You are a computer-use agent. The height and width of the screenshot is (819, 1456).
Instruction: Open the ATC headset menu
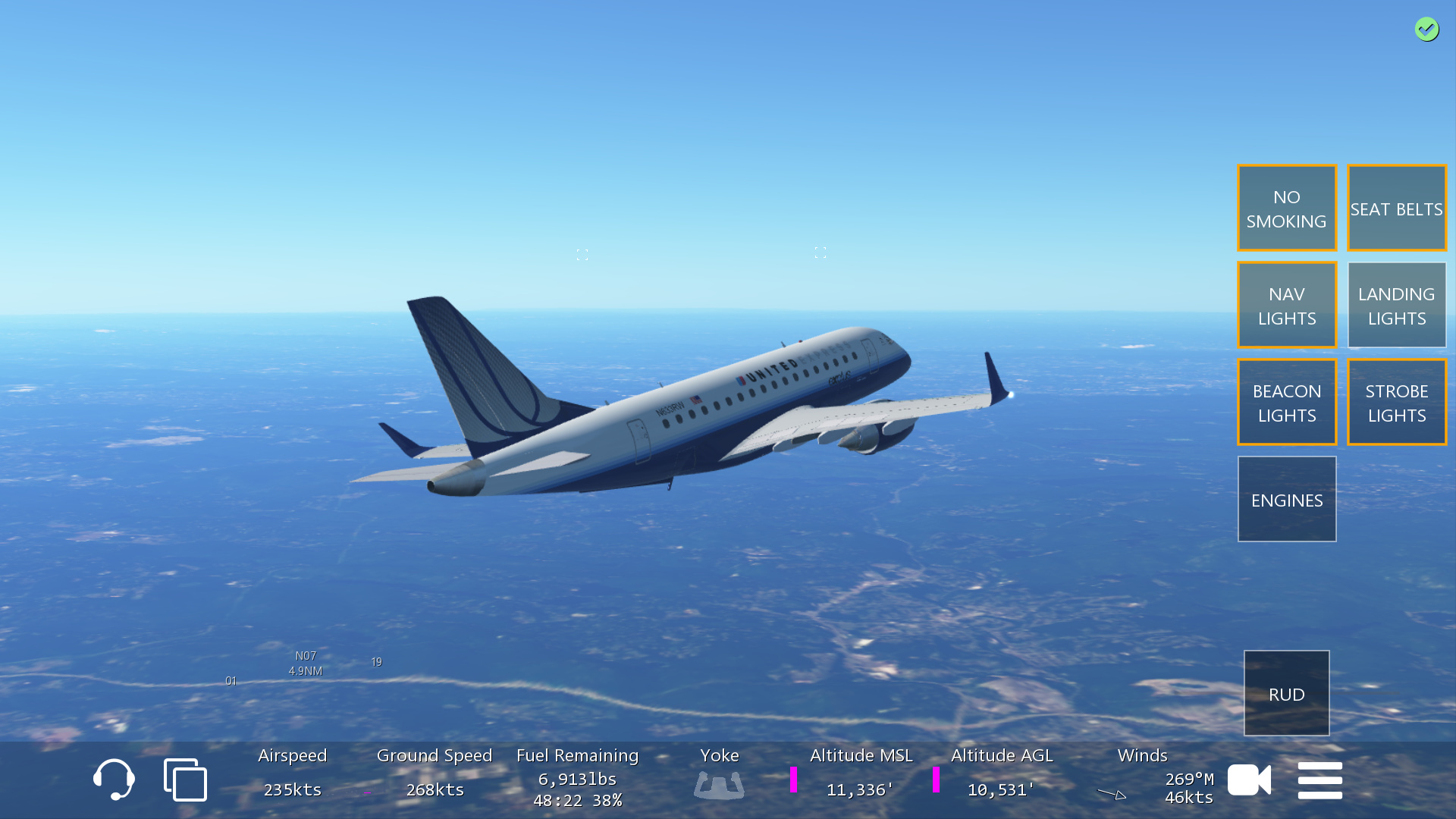click(114, 780)
